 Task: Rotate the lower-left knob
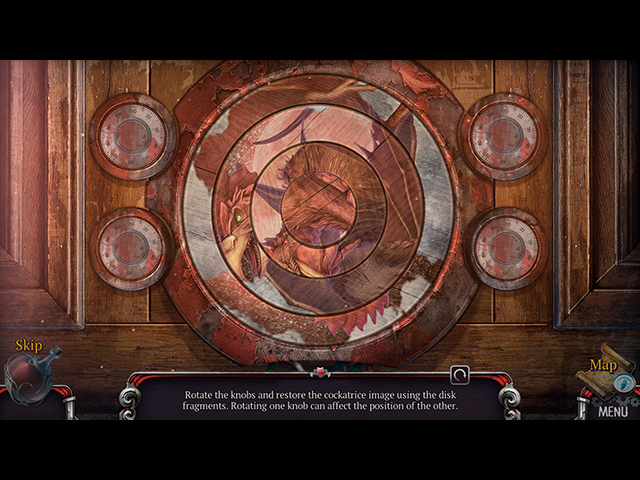coord(131,248)
